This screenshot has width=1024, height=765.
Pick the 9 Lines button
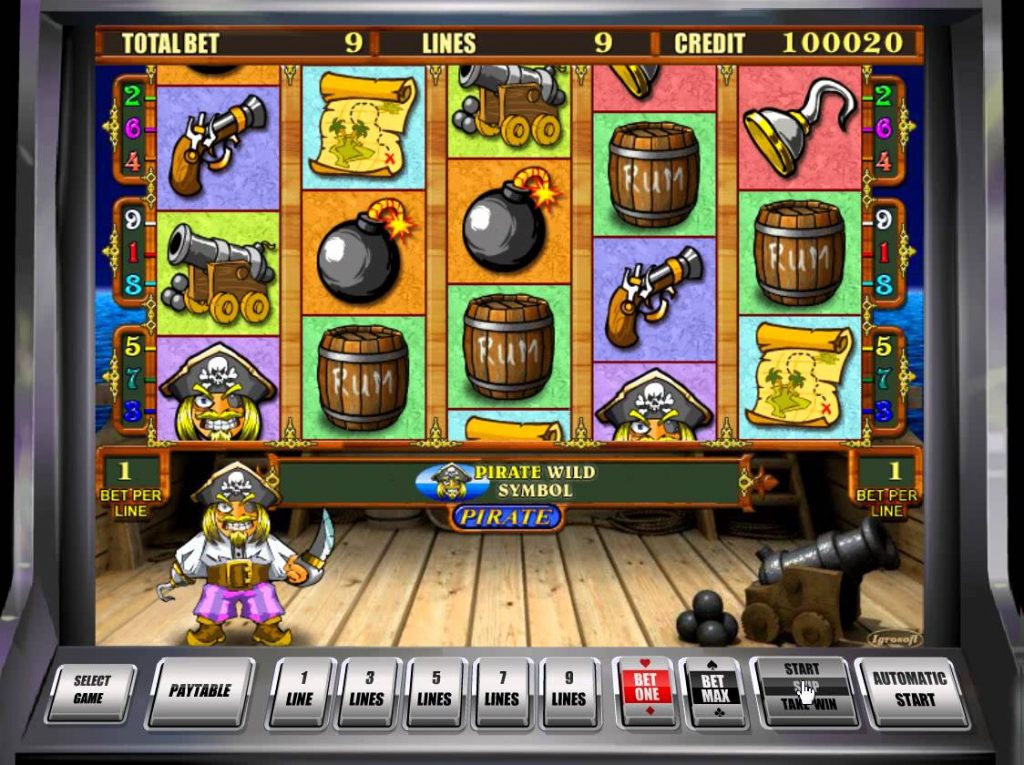568,691
